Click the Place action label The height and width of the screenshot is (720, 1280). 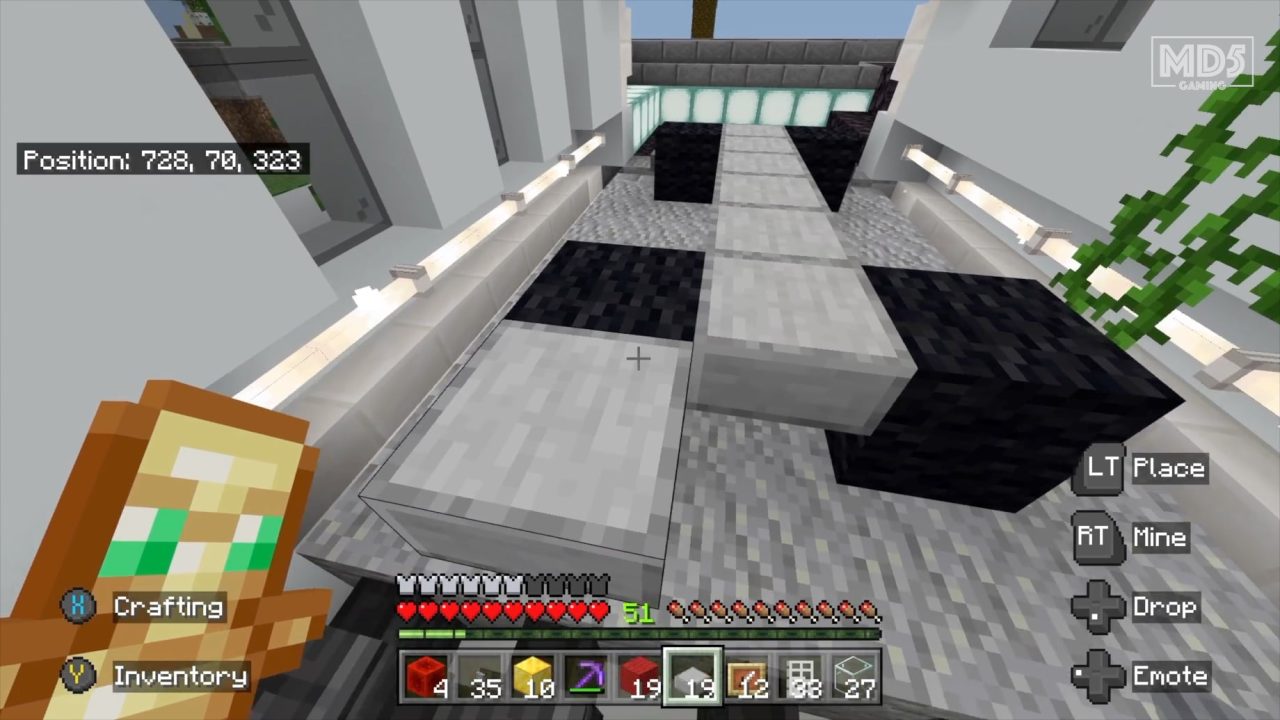[x=1170, y=467]
